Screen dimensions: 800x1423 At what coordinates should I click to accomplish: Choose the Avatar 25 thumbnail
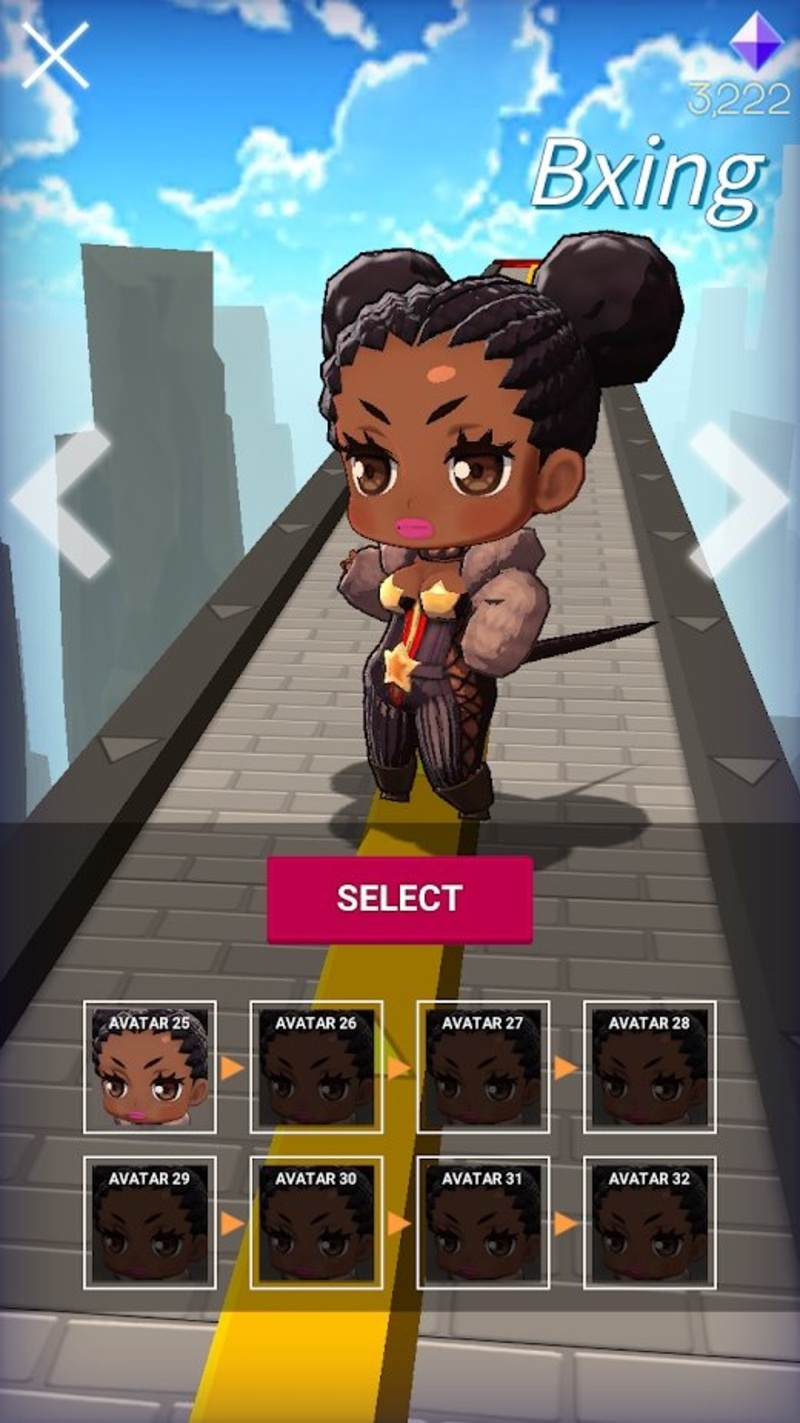[x=150, y=1067]
